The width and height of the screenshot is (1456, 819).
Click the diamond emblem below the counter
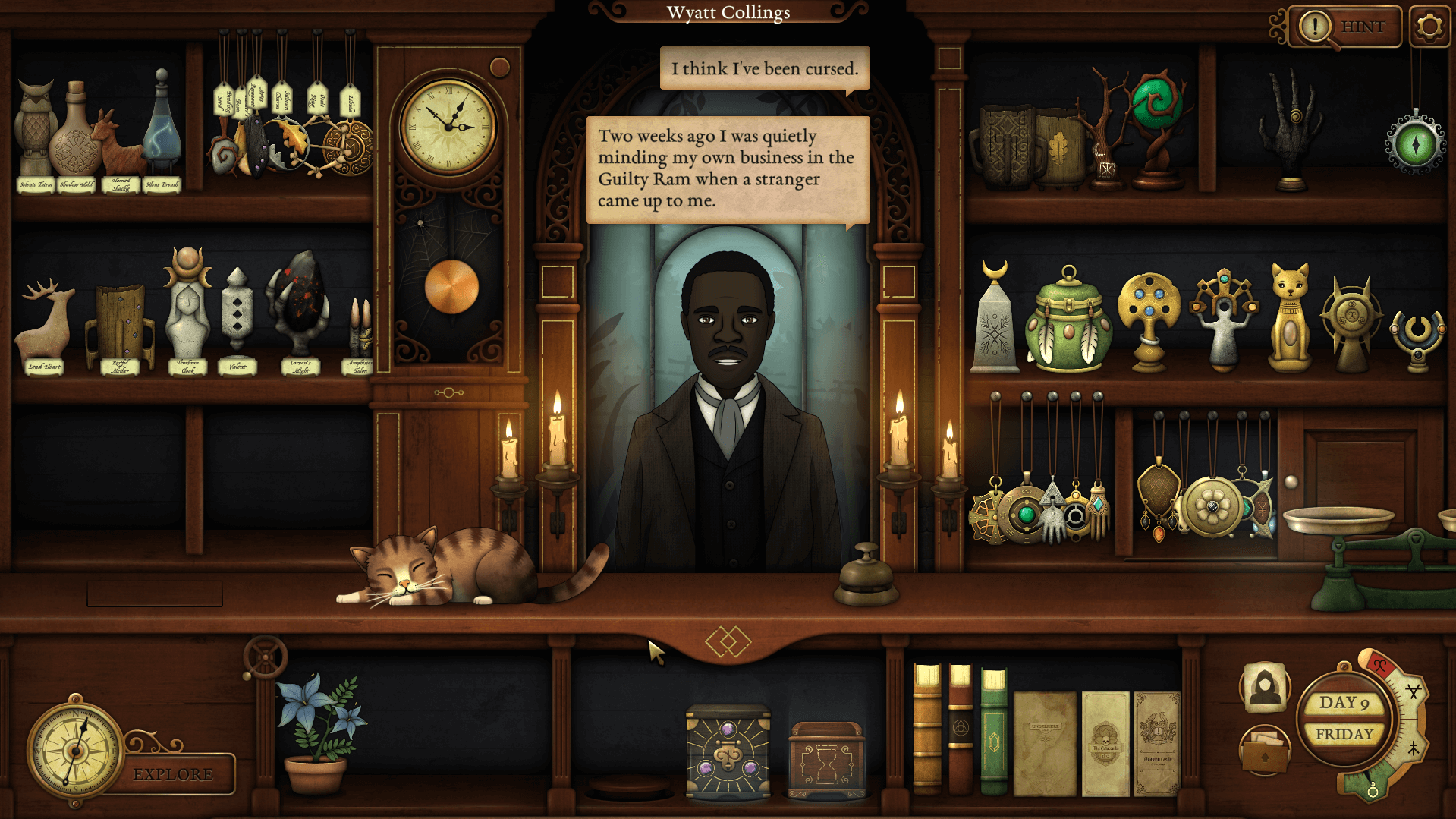(x=728, y=641)
